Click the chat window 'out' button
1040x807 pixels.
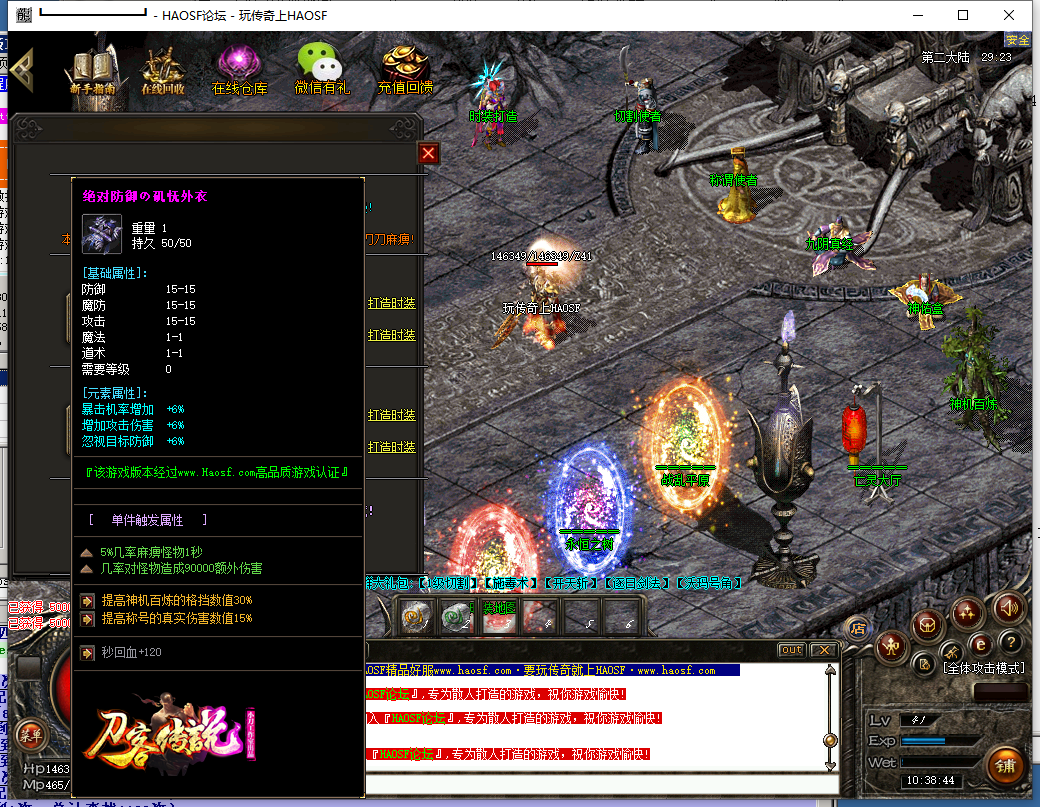click(791, 650)
